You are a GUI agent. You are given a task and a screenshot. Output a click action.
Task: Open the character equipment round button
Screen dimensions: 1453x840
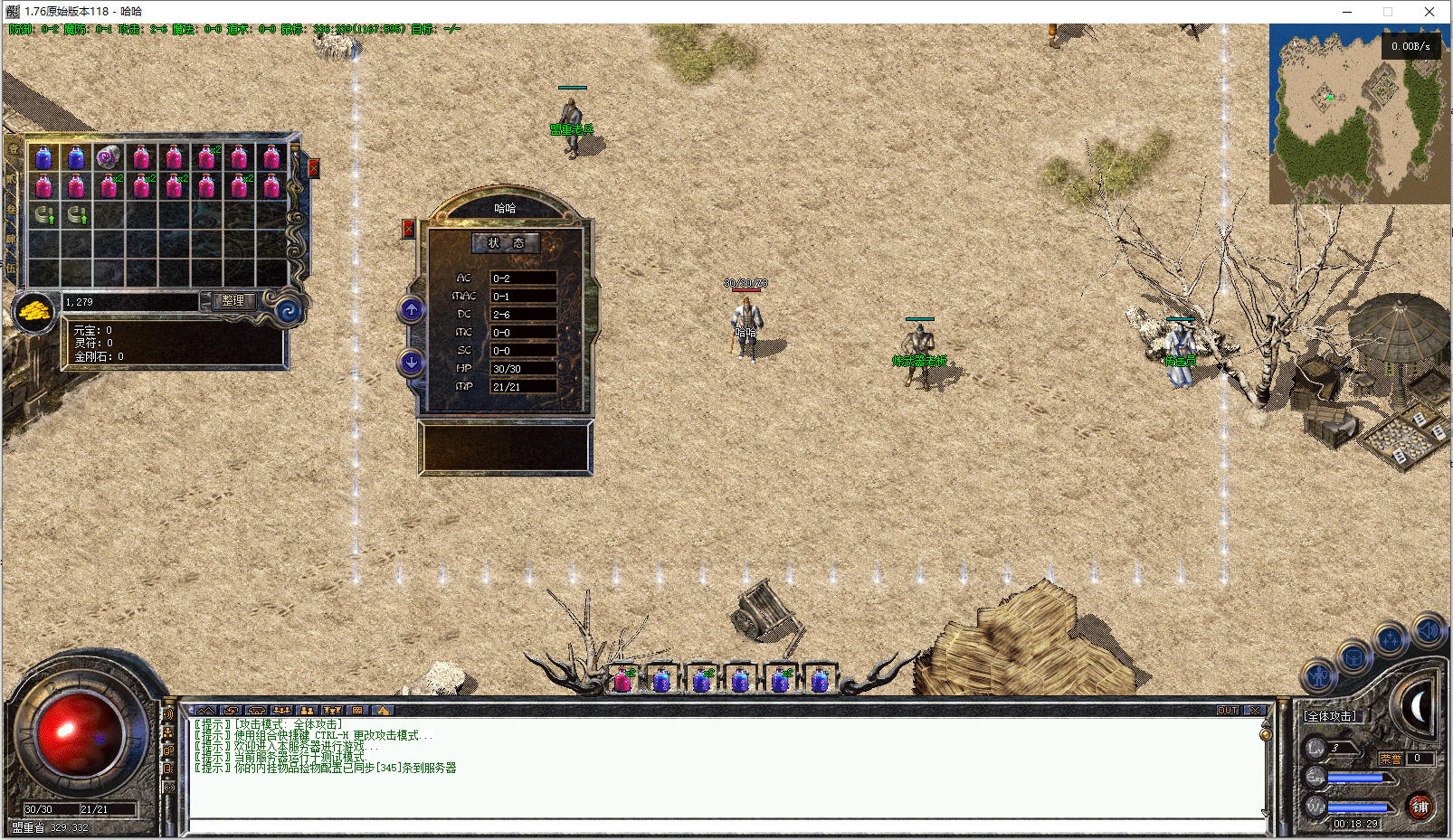pos(1317,675)
